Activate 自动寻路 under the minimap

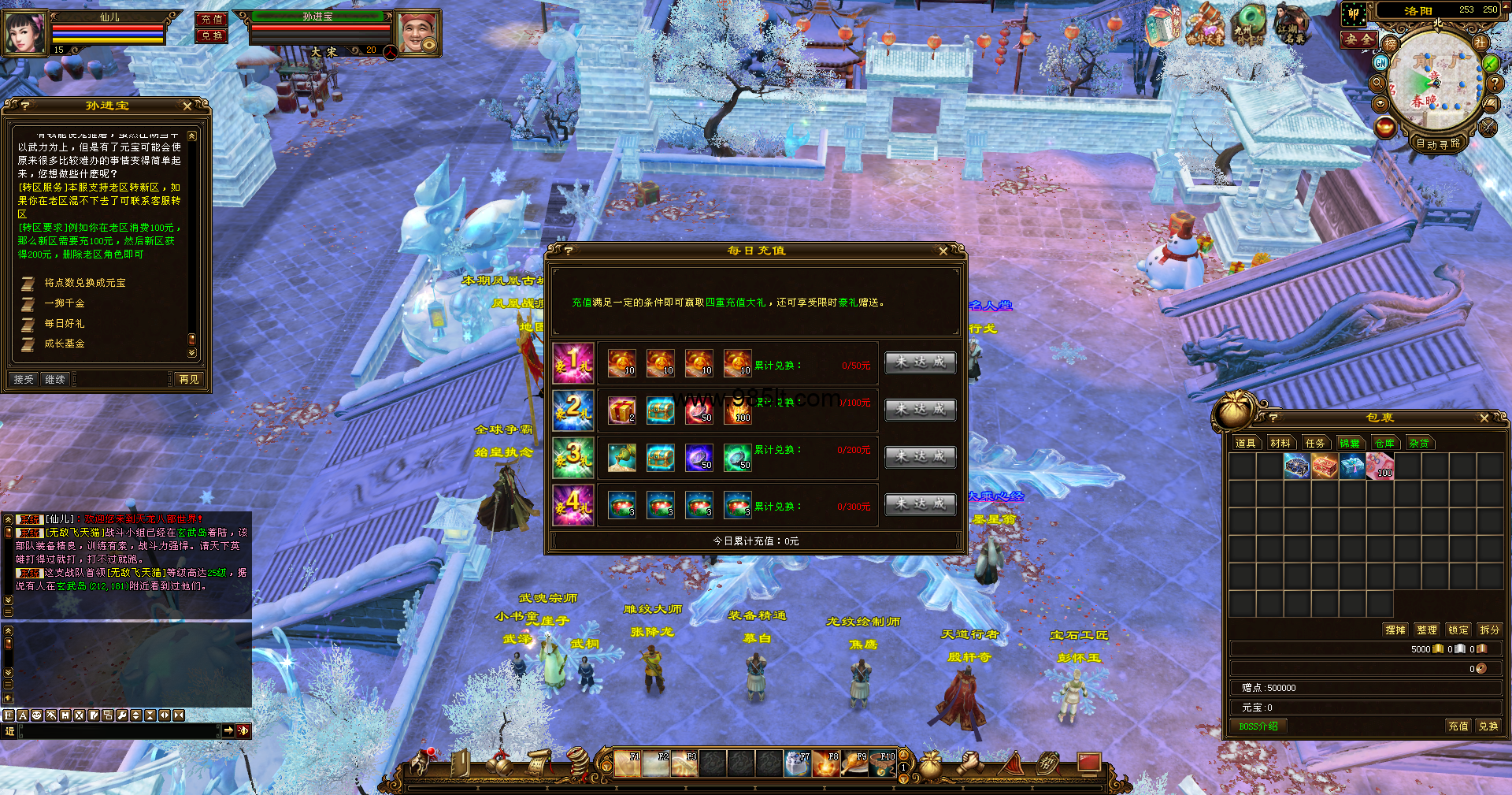click(x=1437, y=143)
